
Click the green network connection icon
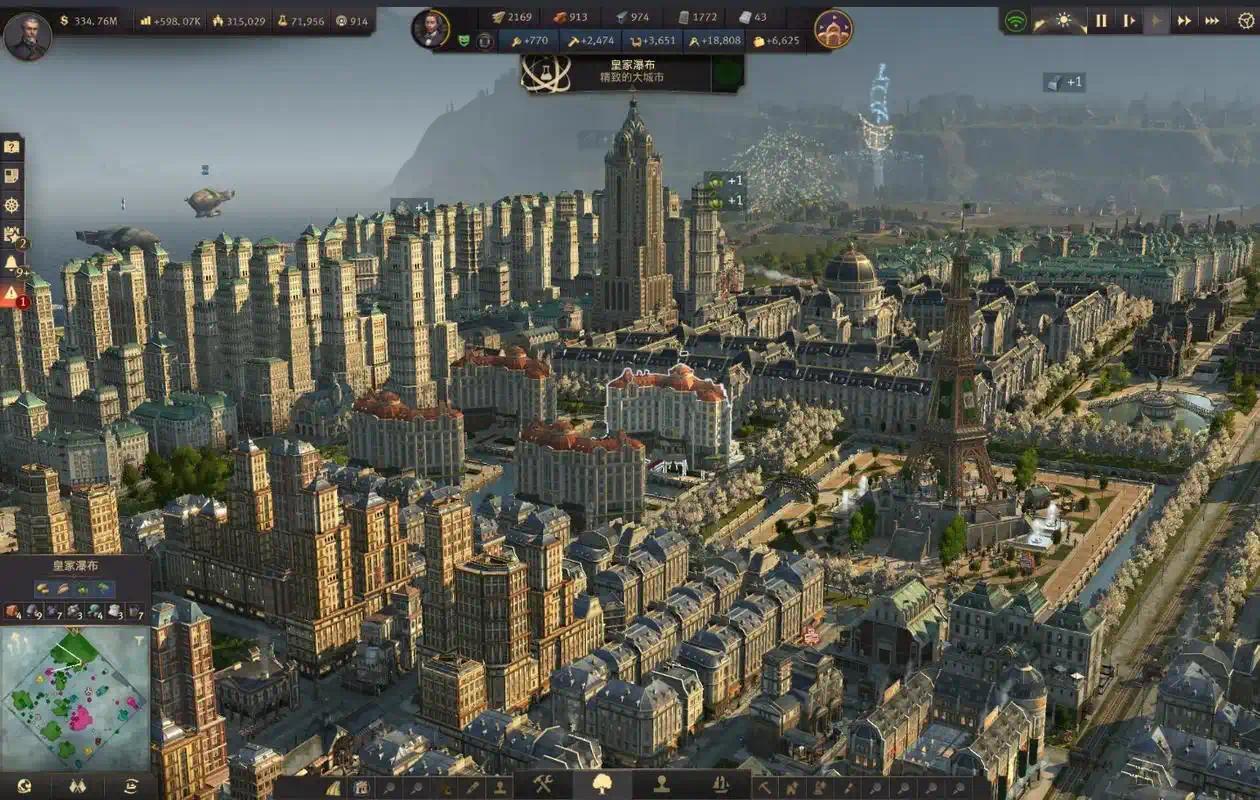click(x=1016, y=20)
